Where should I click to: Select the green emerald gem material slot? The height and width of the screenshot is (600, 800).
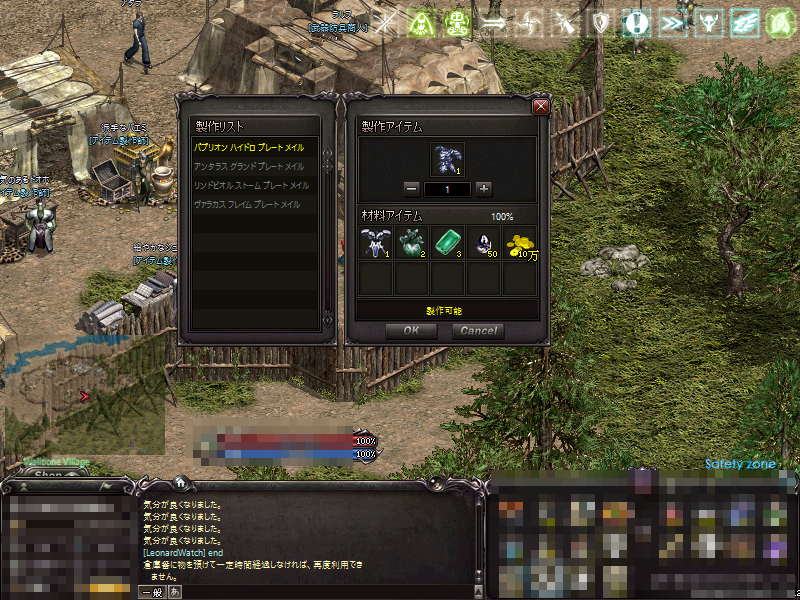click(x=447, y=242)
